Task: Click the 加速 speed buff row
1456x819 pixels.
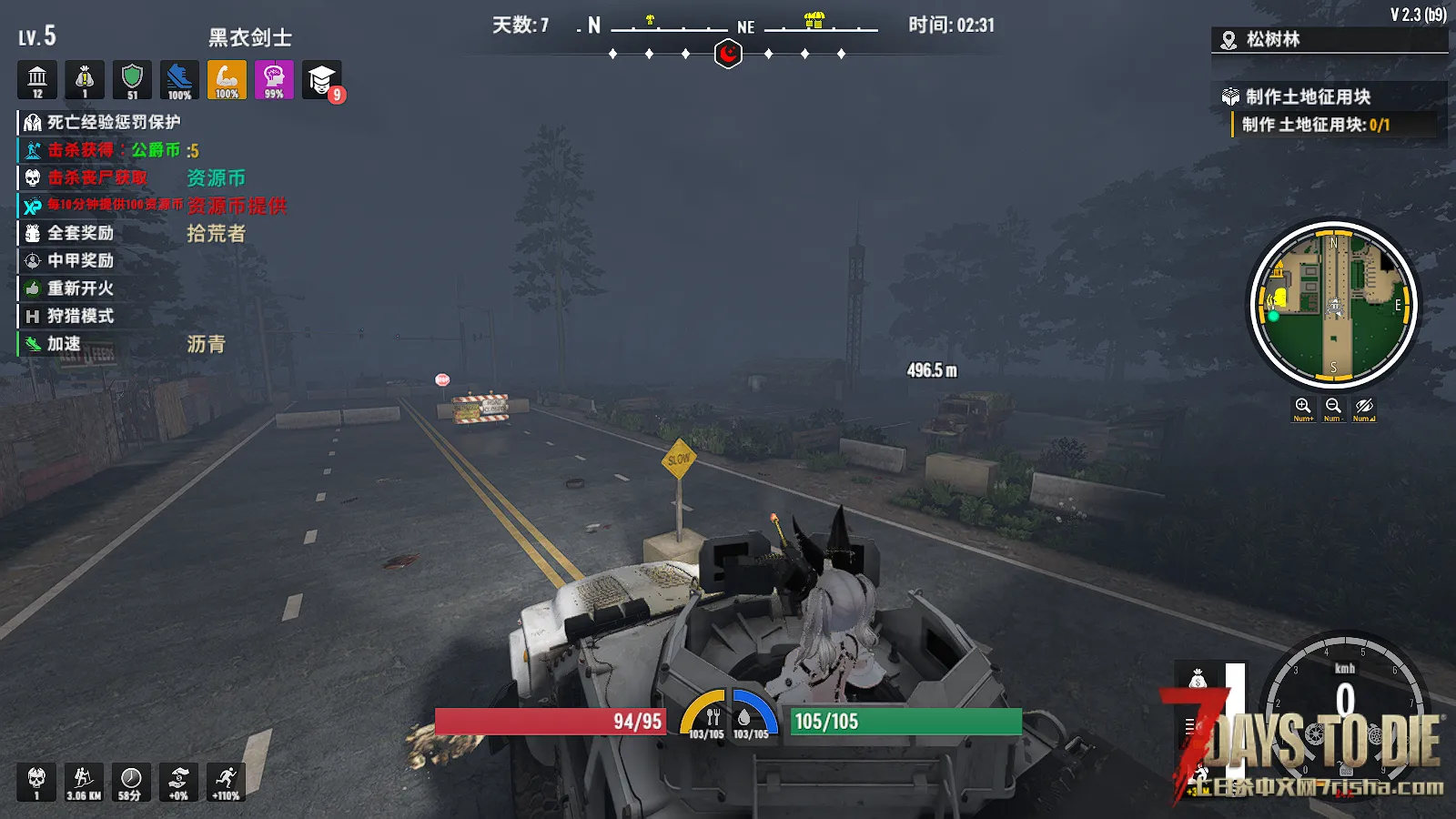Action: coord(64,344)
